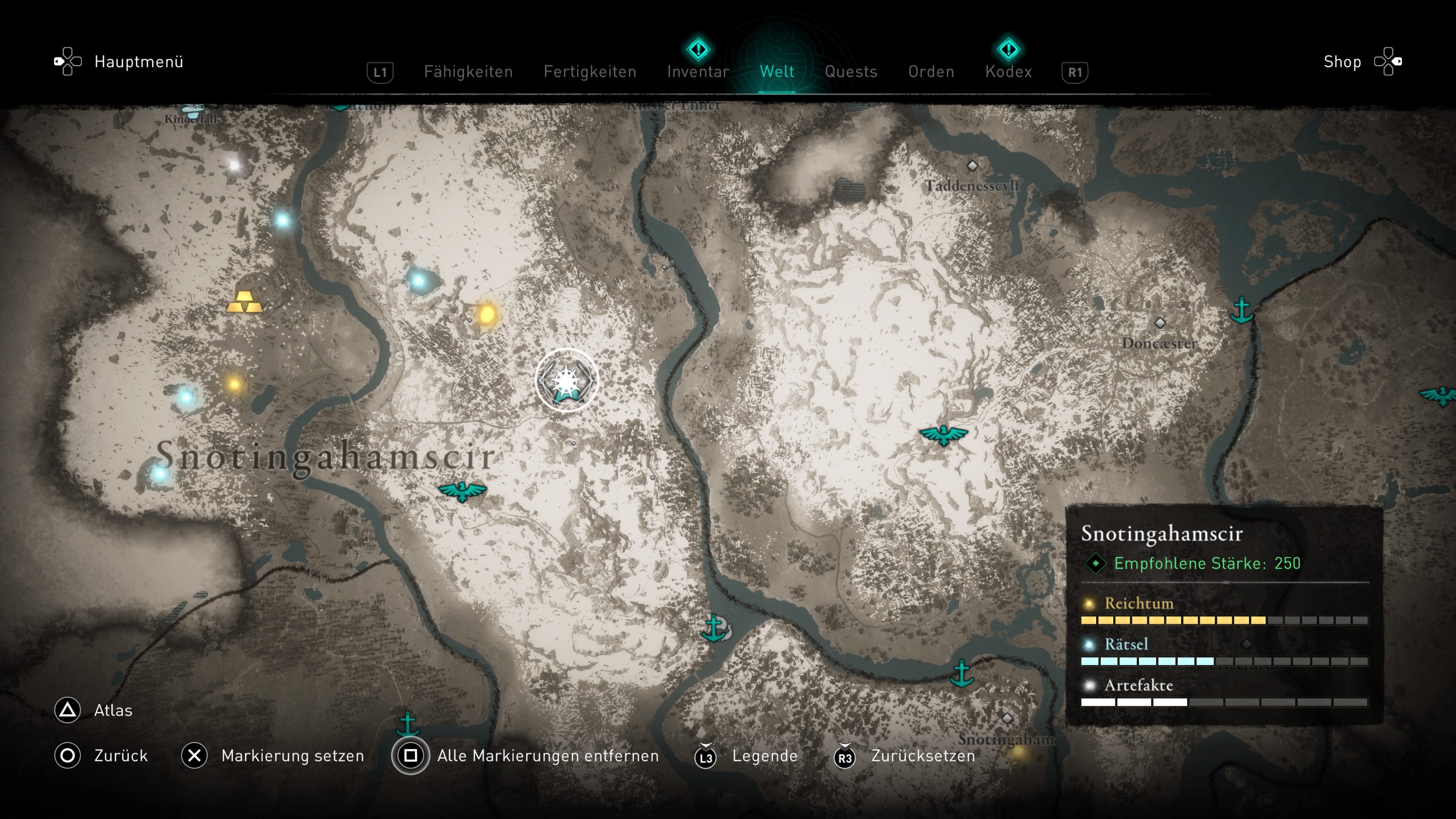Viewport: 1456px width, 819px height.
Task: Switch to the Fähigkeiten tab
Action: (468, 72)
